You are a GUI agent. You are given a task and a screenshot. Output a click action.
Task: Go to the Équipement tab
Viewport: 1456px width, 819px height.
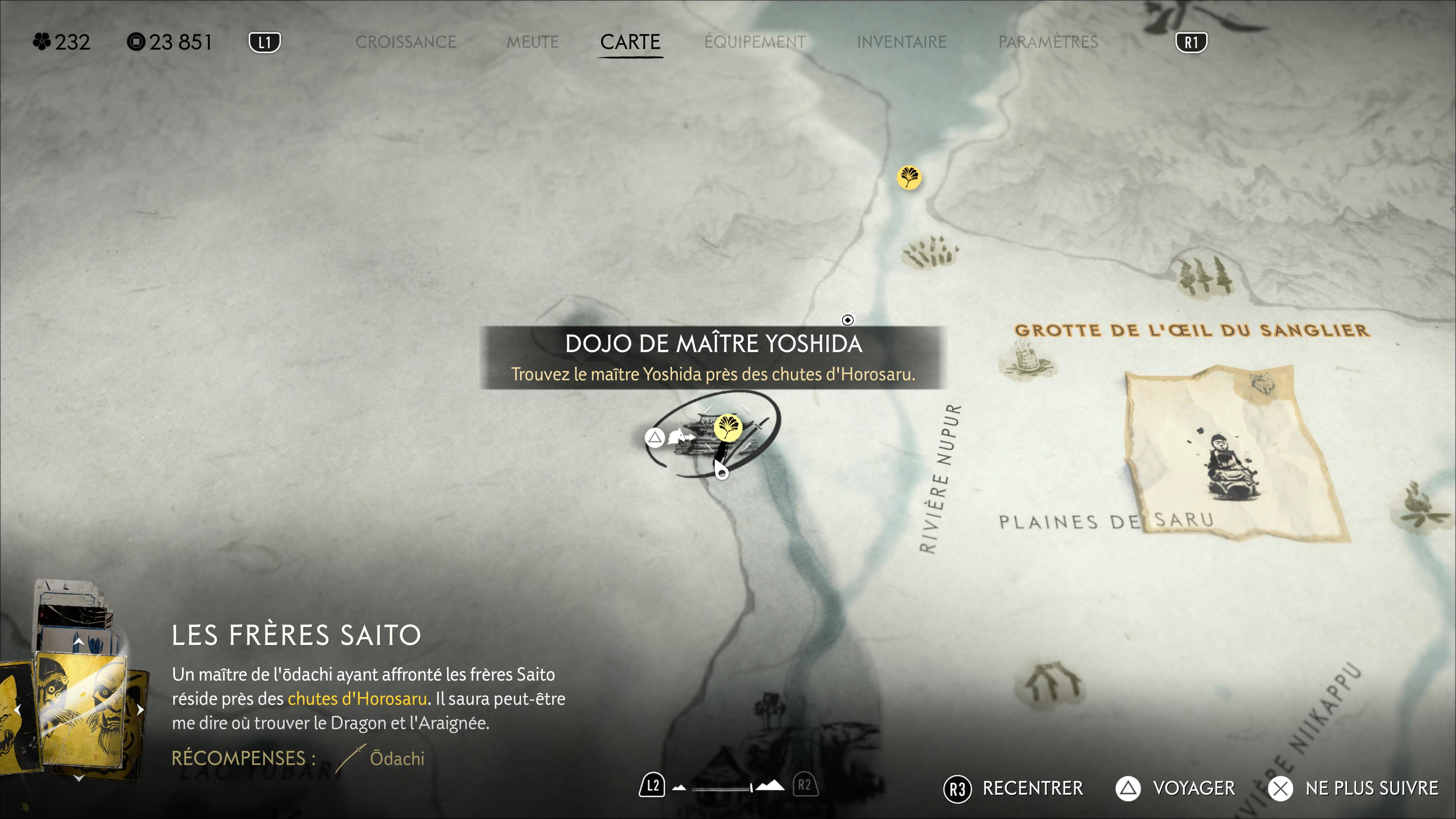coord(755,42)
